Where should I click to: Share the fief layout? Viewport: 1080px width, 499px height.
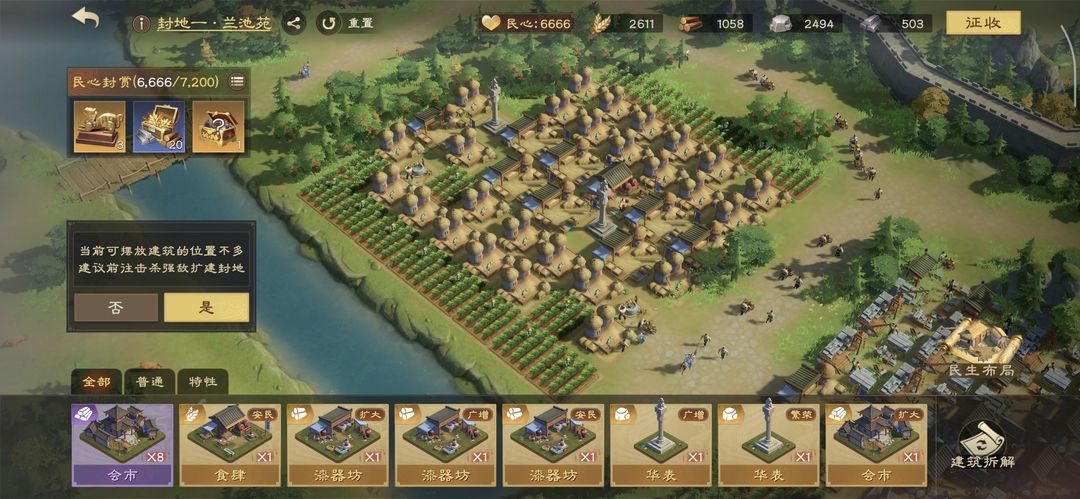click(x=293, y=23)
